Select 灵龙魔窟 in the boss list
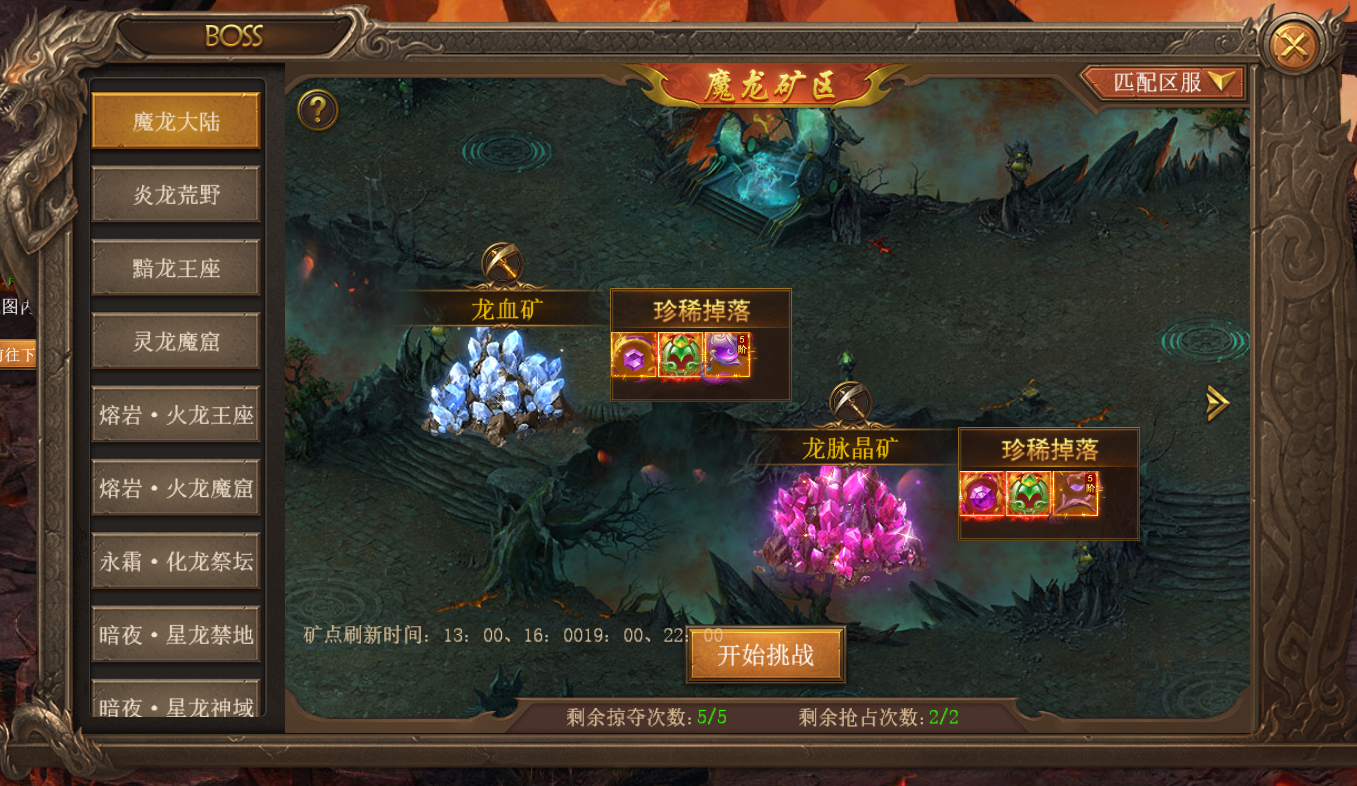Screen dimensions: 1357x786 pyautogui.click(x=176, y=340)
